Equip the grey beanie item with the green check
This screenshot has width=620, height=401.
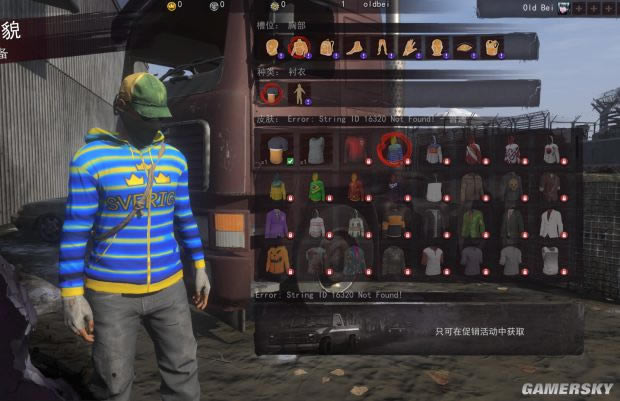278,150
